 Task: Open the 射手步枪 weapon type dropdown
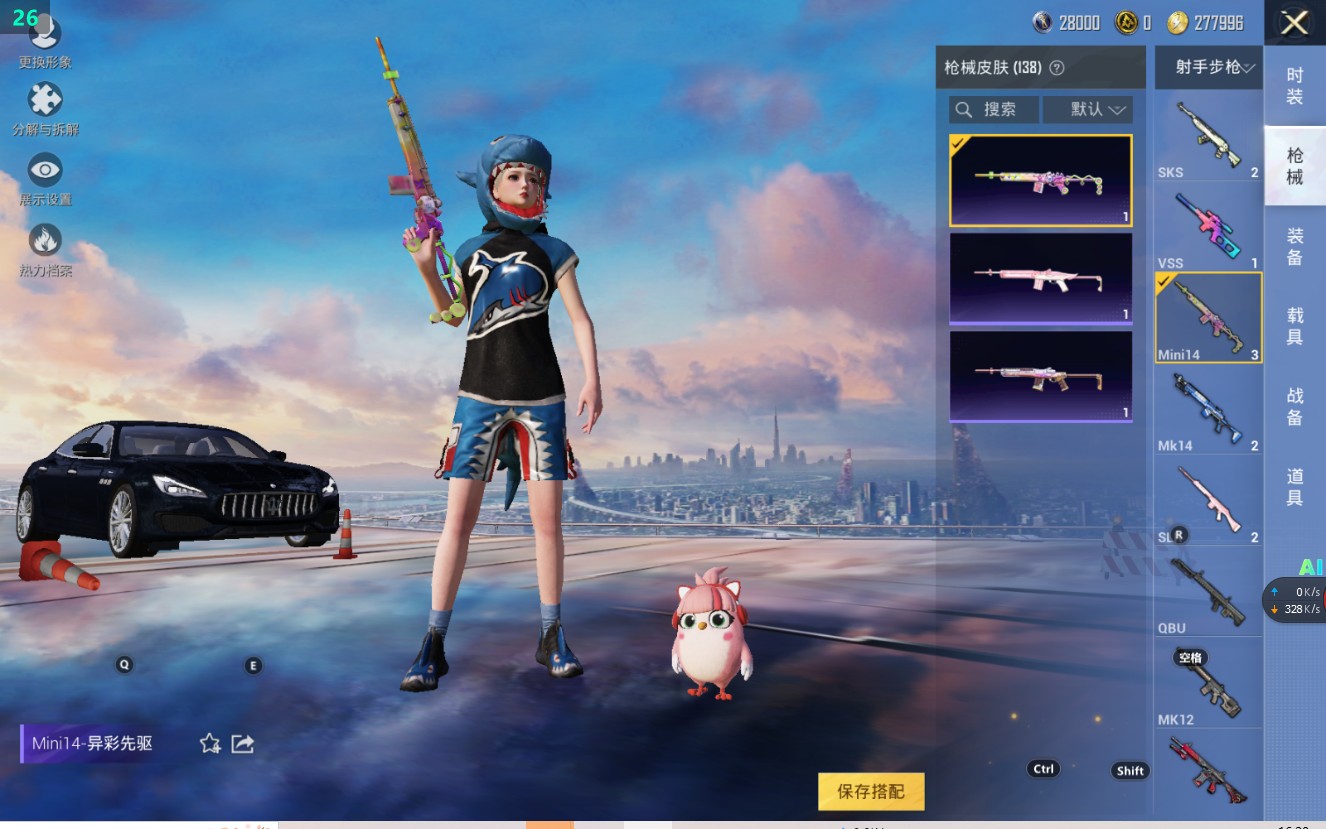point(1208,67)
